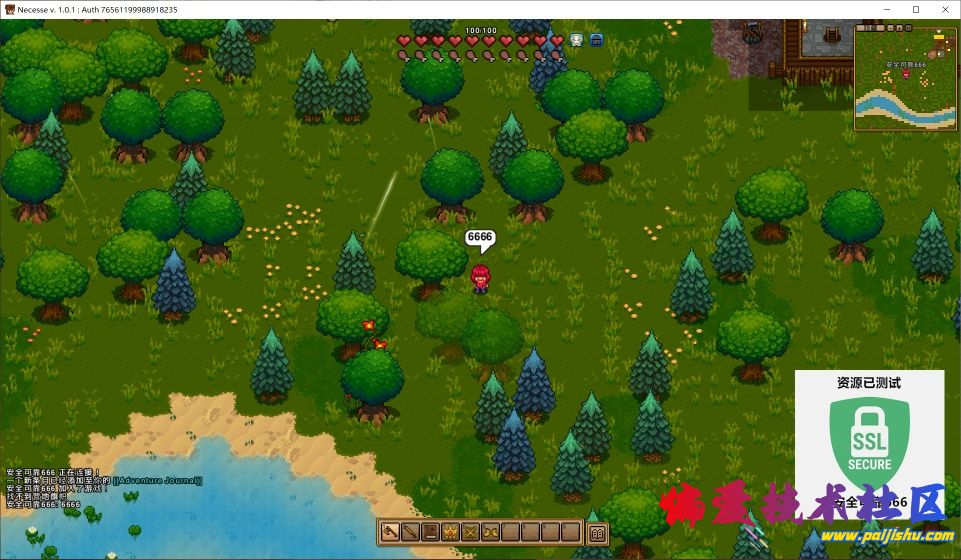Select the book item in the hotbar

[x=431, y=532]
